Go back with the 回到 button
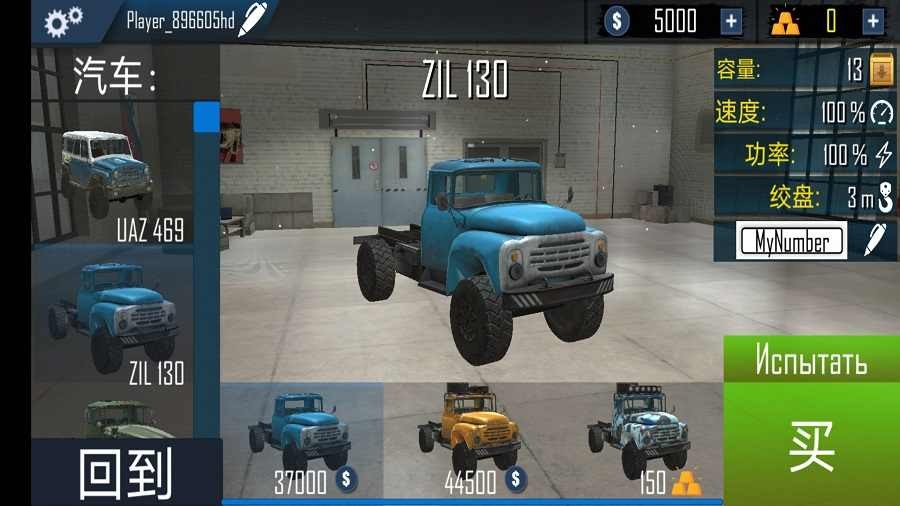 (x=126, y=472)
